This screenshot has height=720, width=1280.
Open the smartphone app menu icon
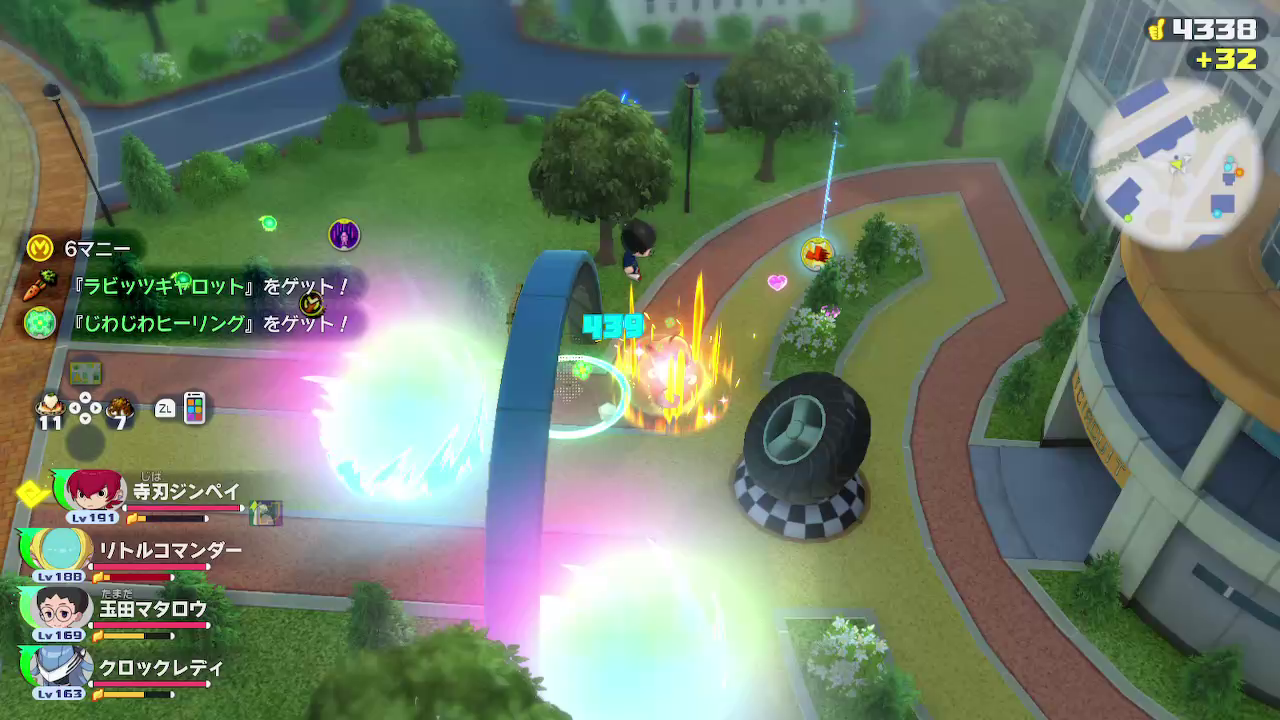(x=194, y=407)
